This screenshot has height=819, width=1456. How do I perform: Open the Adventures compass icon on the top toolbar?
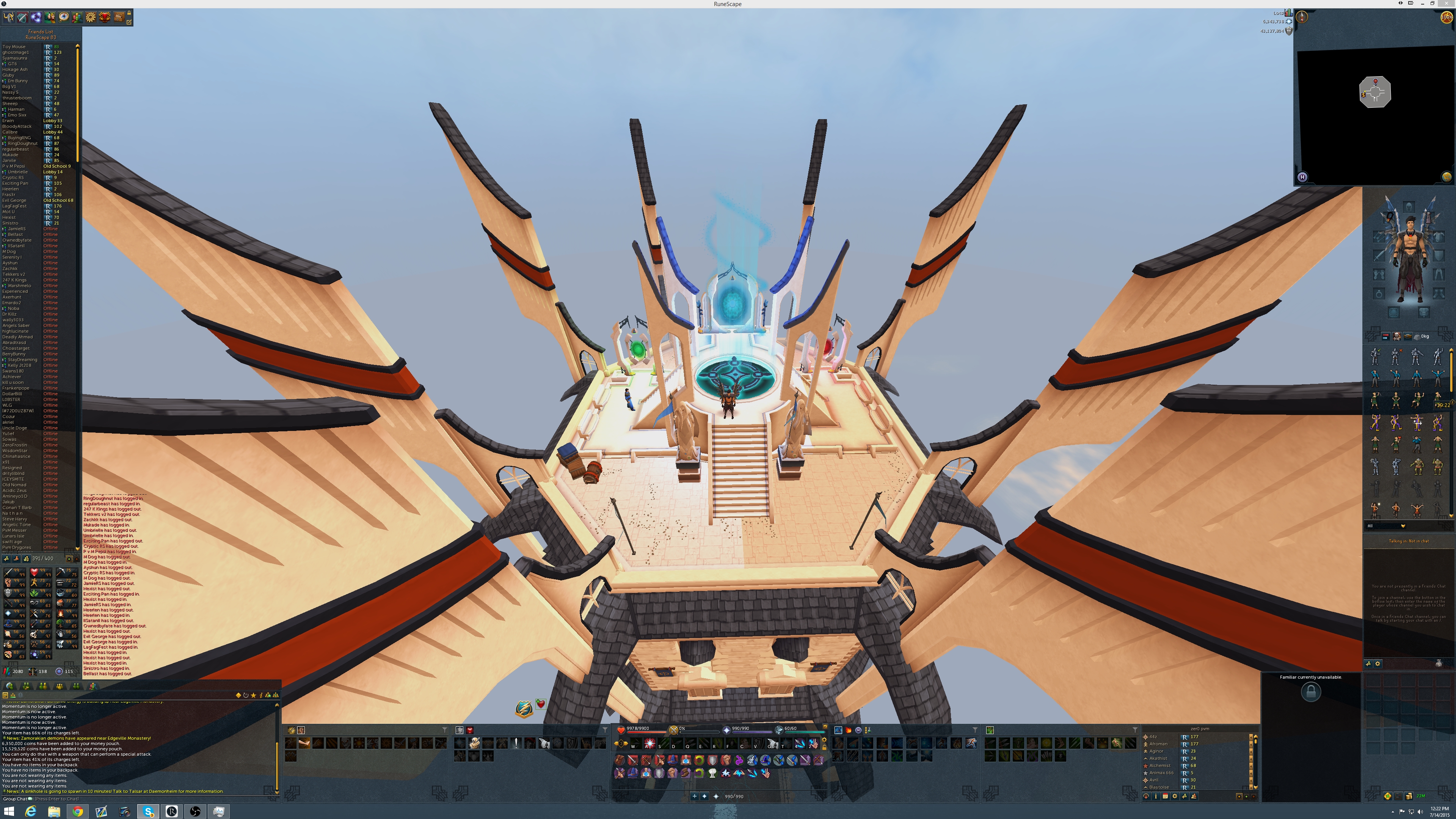(x=64, y=17)
